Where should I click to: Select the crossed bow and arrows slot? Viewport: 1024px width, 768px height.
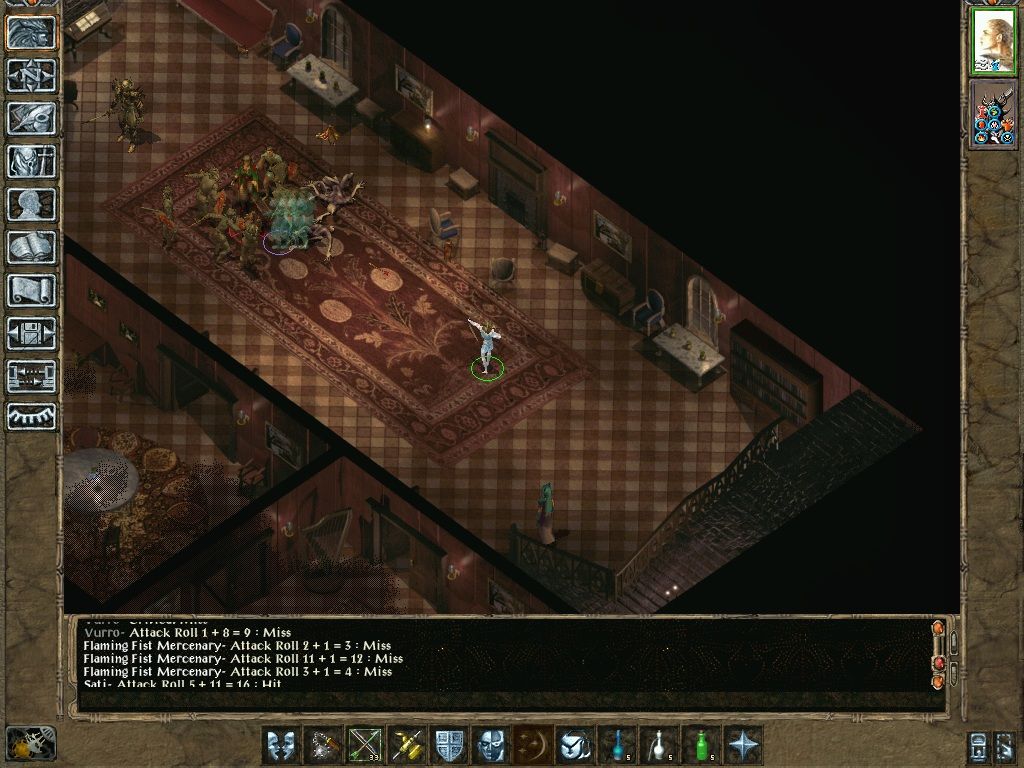365,745
